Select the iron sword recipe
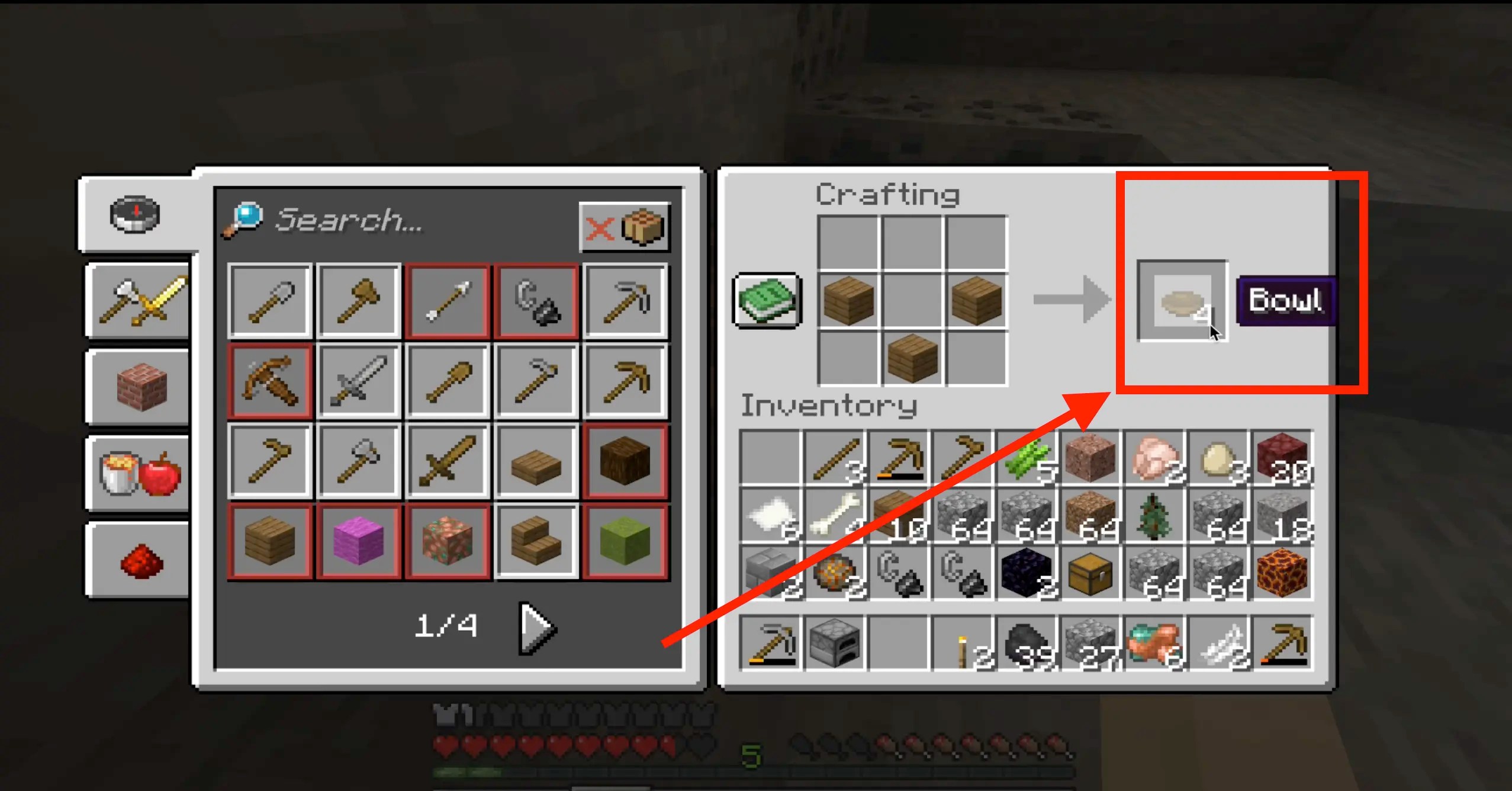This screenshot has width=1512, height=791. tap(358, 379)
